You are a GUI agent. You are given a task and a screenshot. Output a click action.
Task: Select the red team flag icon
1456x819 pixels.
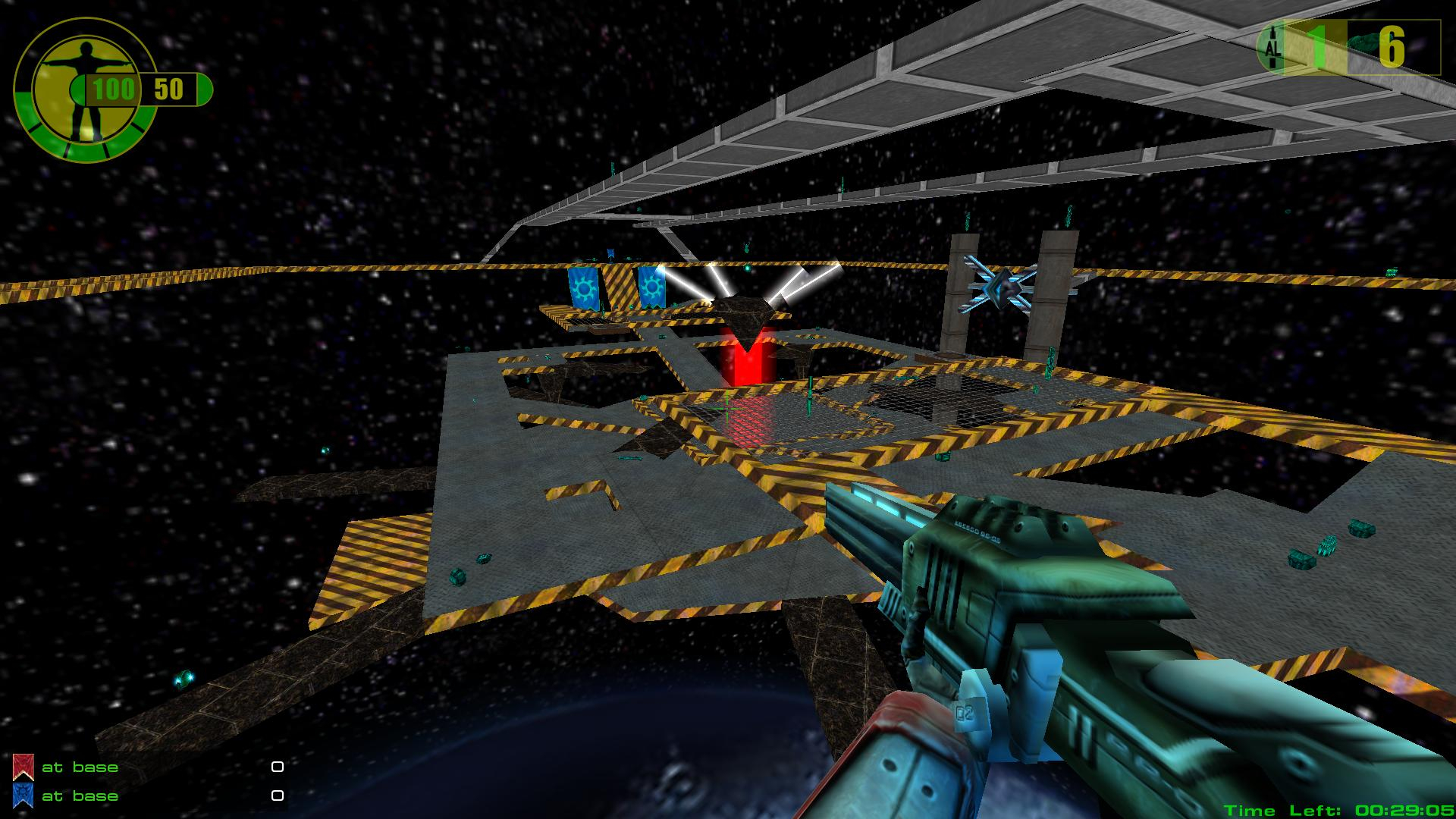(x=23, y=767)
